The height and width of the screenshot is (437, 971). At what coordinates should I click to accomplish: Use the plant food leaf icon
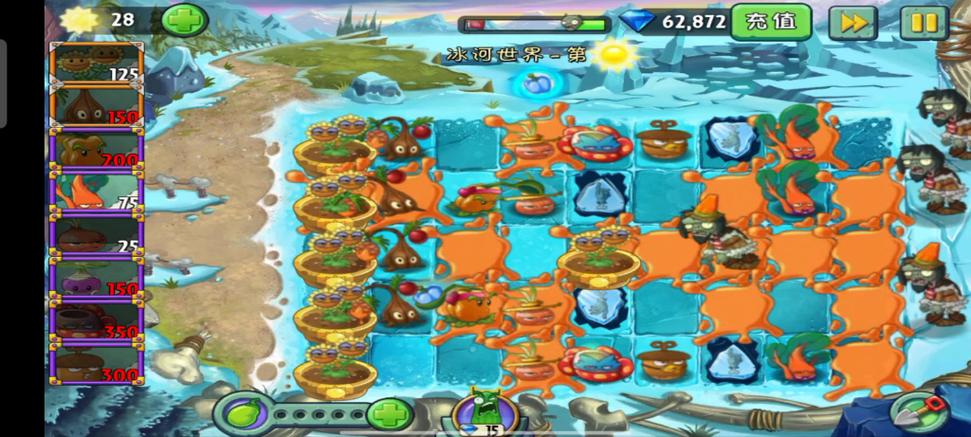[x=244, y=413]
